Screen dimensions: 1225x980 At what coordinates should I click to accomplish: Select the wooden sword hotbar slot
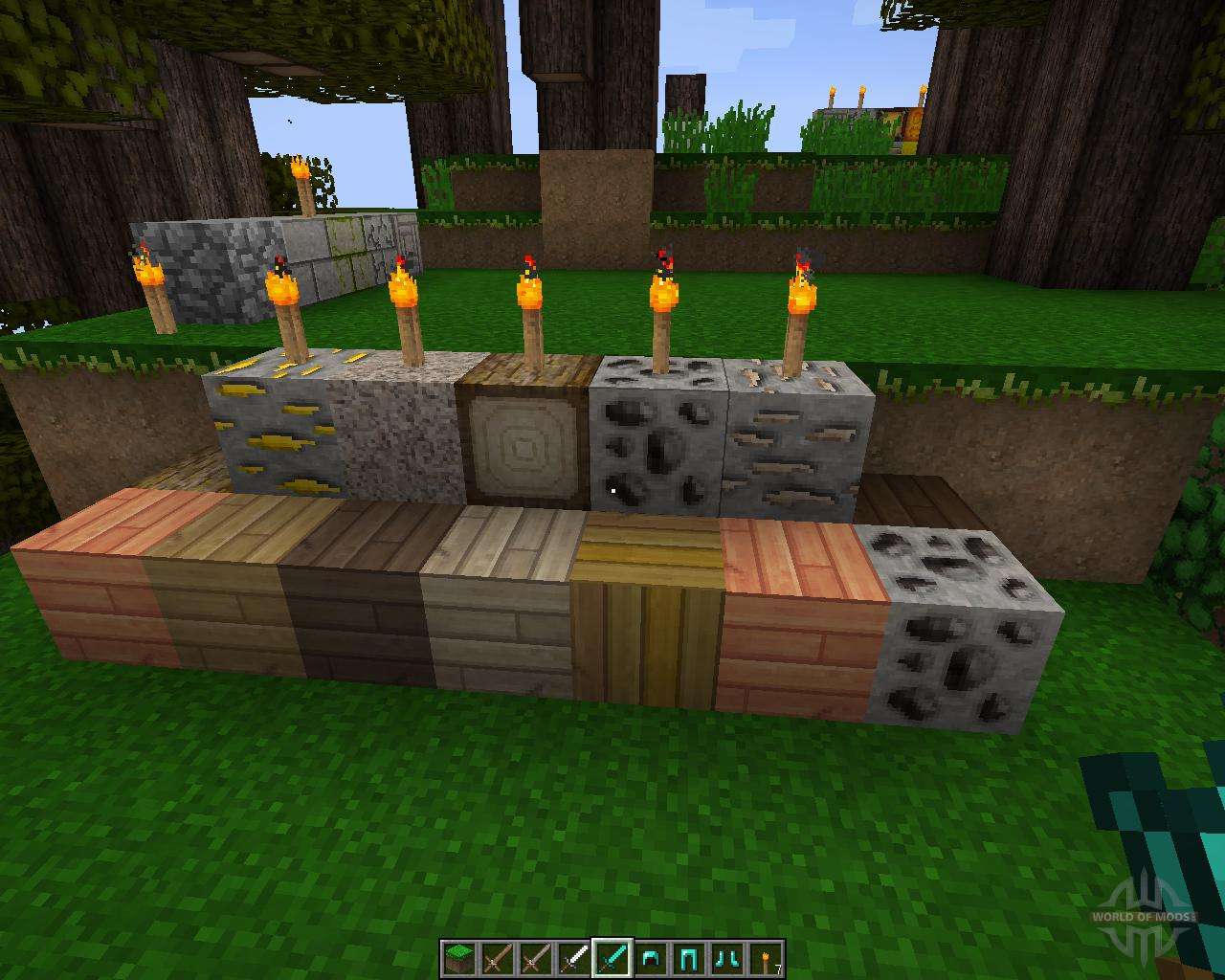click(496, 958)
